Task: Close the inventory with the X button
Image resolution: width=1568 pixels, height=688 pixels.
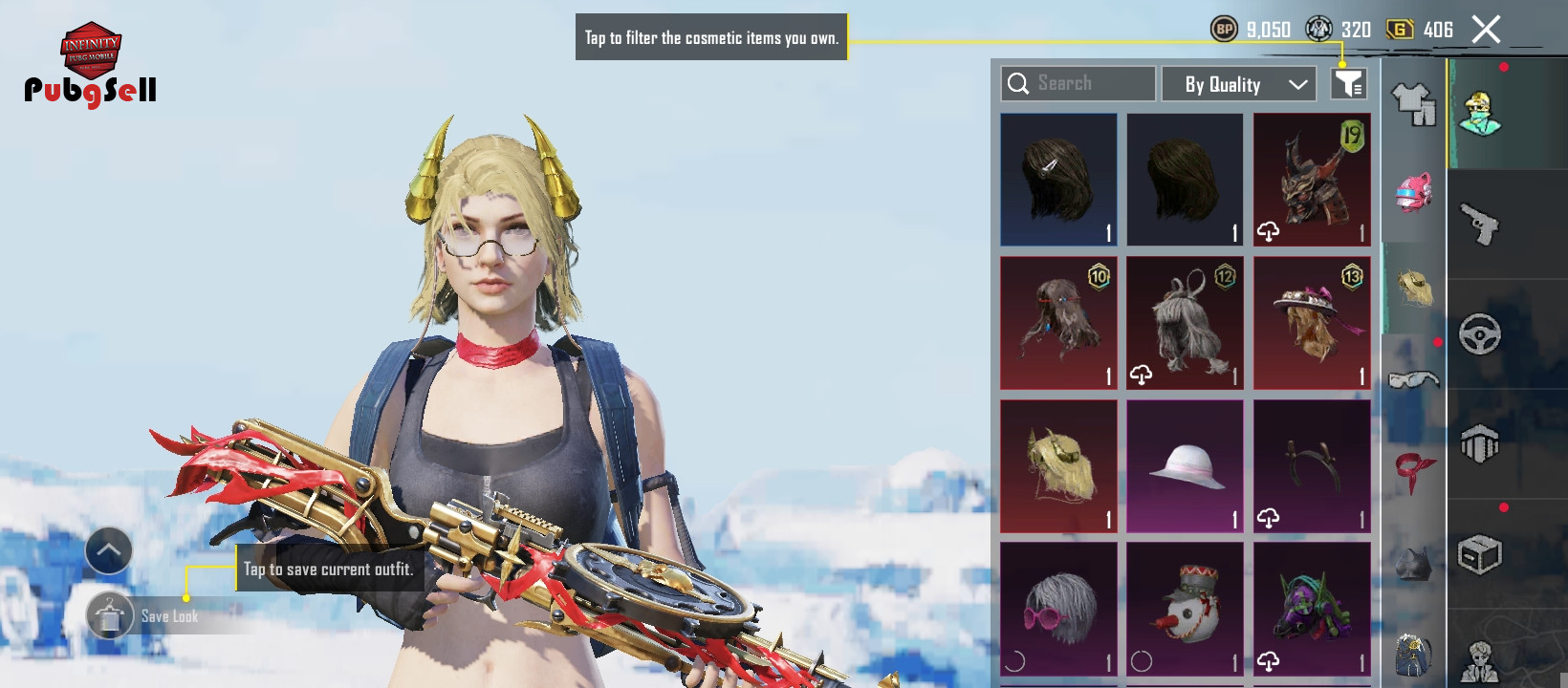Action: click(x=1486, y=30)
